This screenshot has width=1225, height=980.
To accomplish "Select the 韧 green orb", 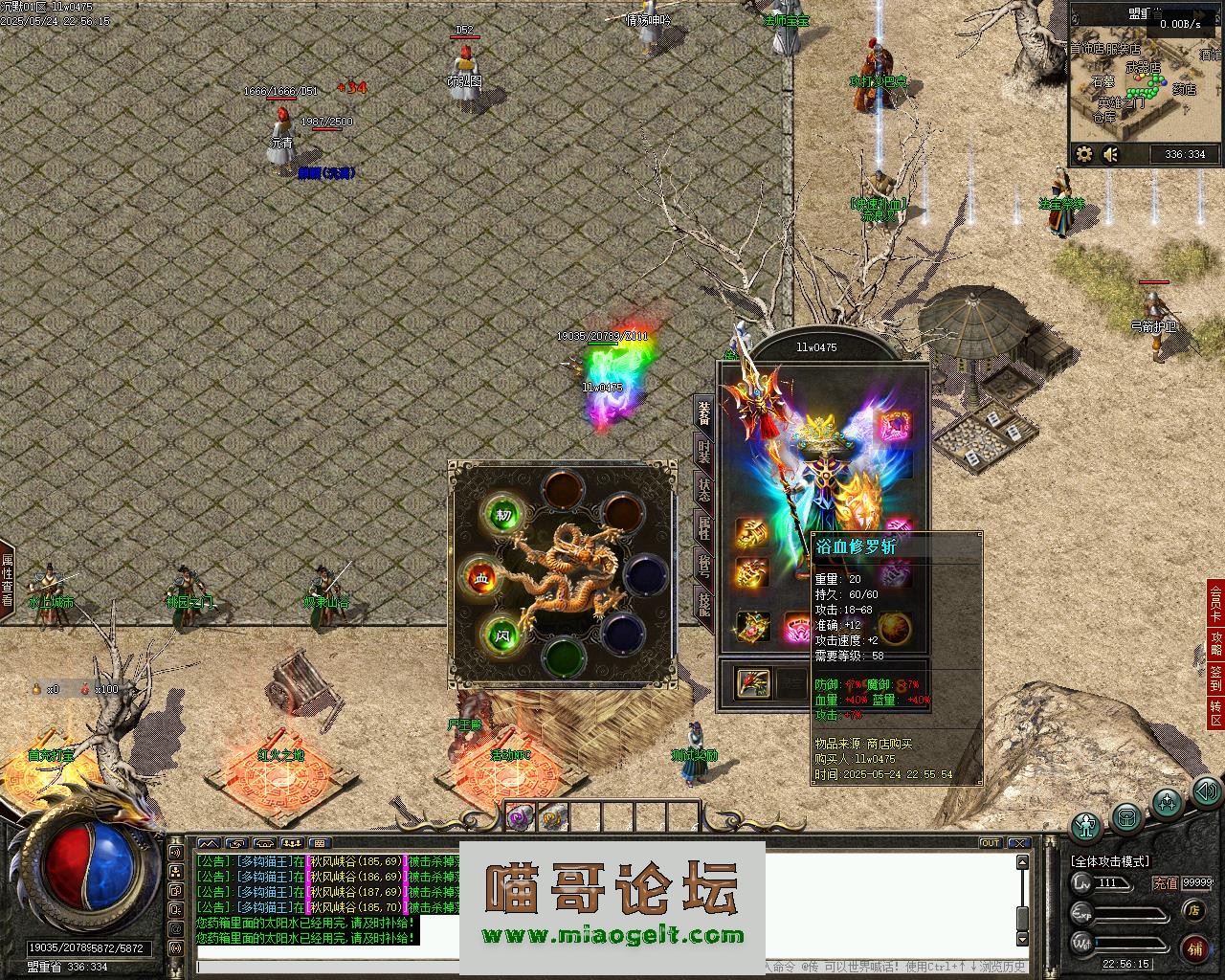I will pyautogui.click(x=503, y=515).
